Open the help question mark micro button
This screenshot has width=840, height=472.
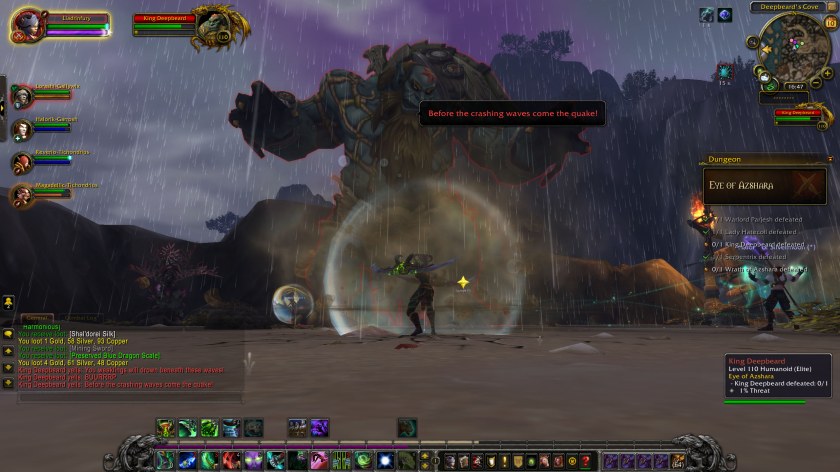tap(586, 461)
